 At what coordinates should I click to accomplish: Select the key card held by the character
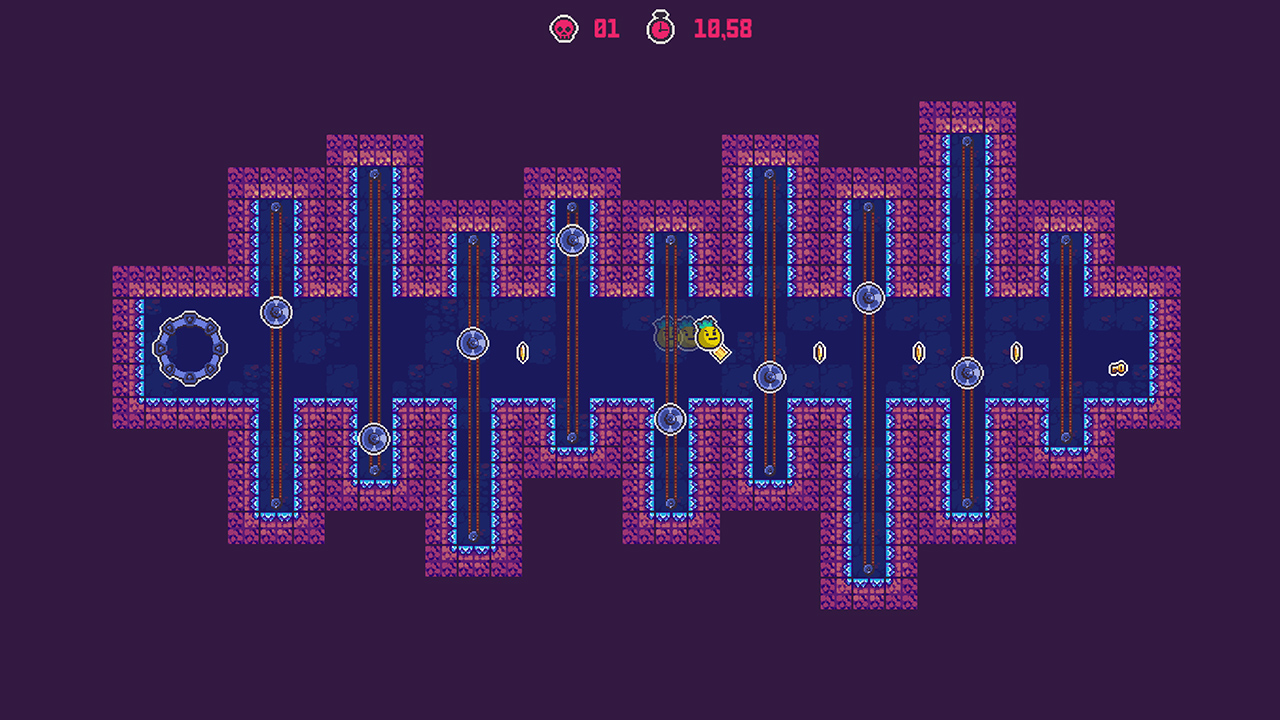pos(721,352)
